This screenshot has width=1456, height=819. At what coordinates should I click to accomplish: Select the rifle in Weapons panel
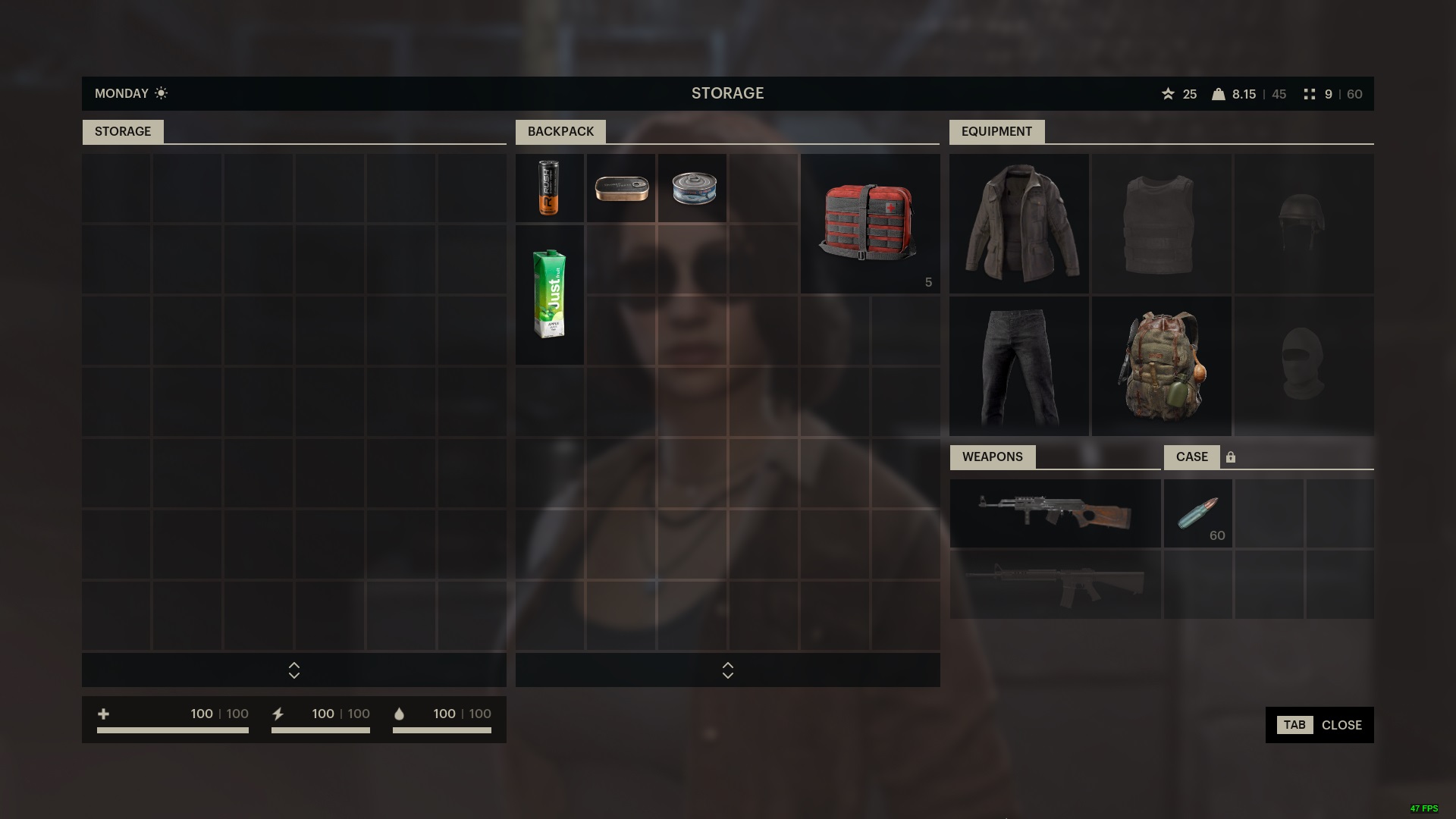pos(1055,513)
